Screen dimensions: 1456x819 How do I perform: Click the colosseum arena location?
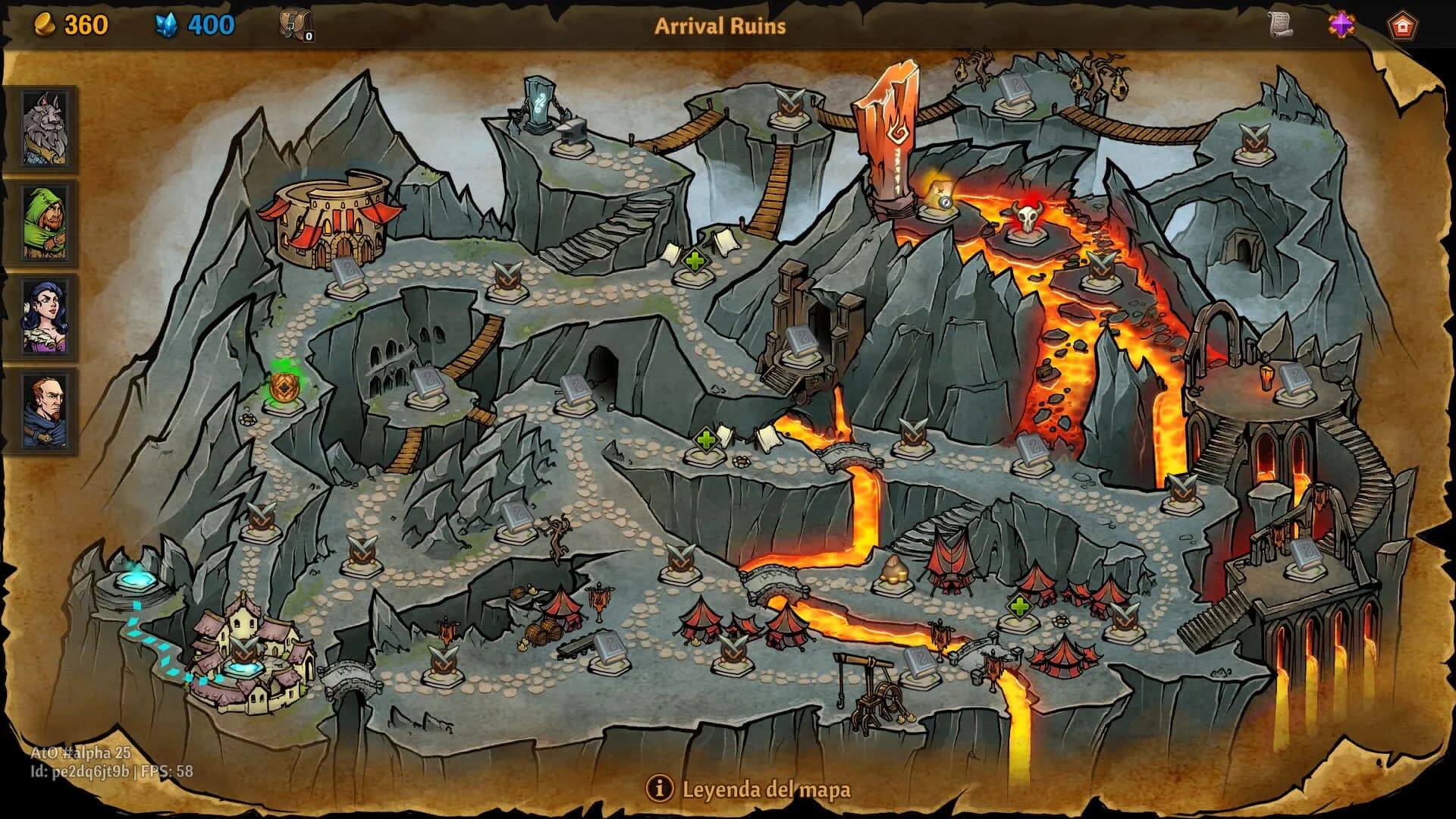(x=330, y=220)
